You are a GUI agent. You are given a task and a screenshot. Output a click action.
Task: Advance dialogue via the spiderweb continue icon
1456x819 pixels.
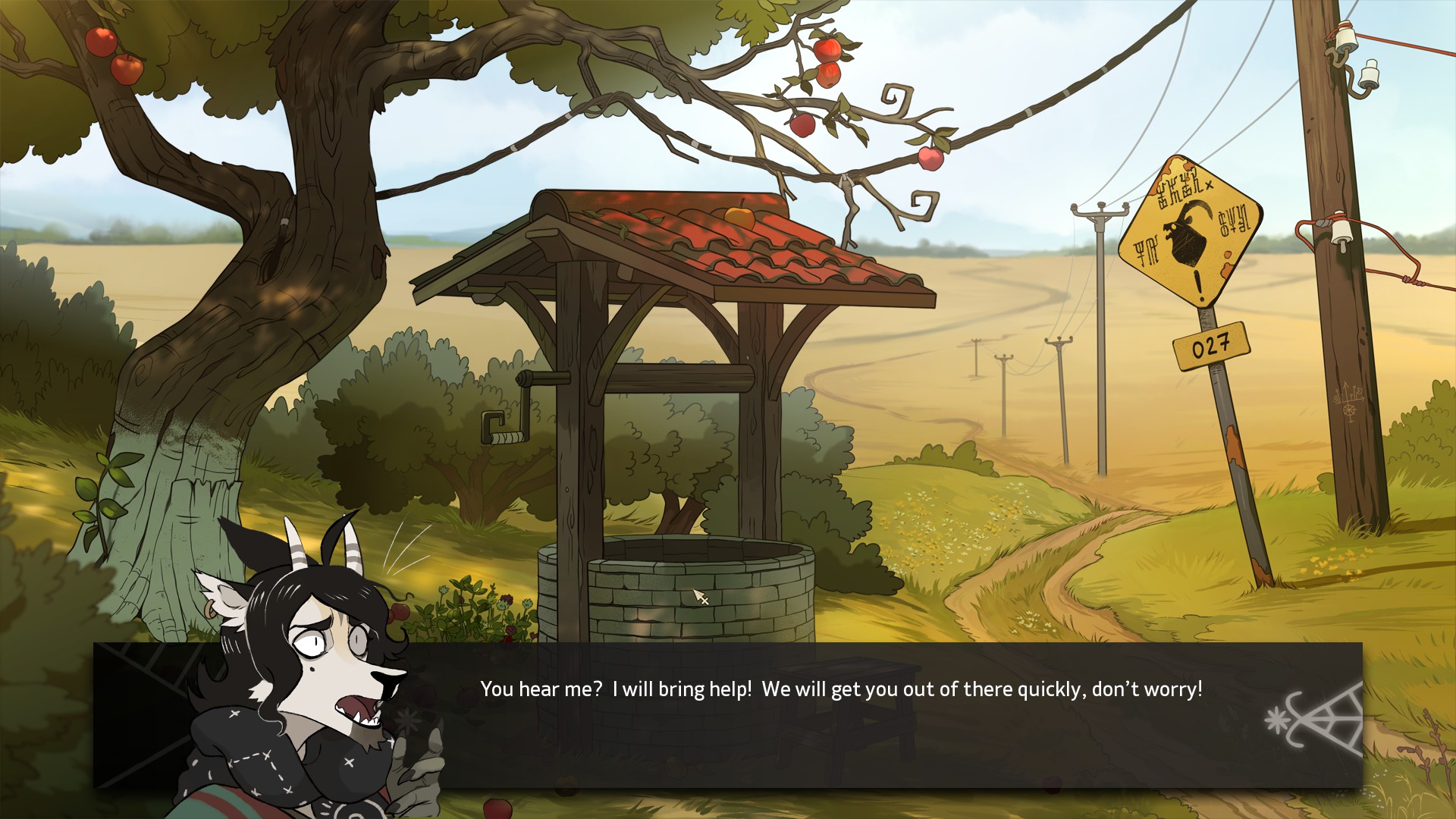click(1314, 721)
